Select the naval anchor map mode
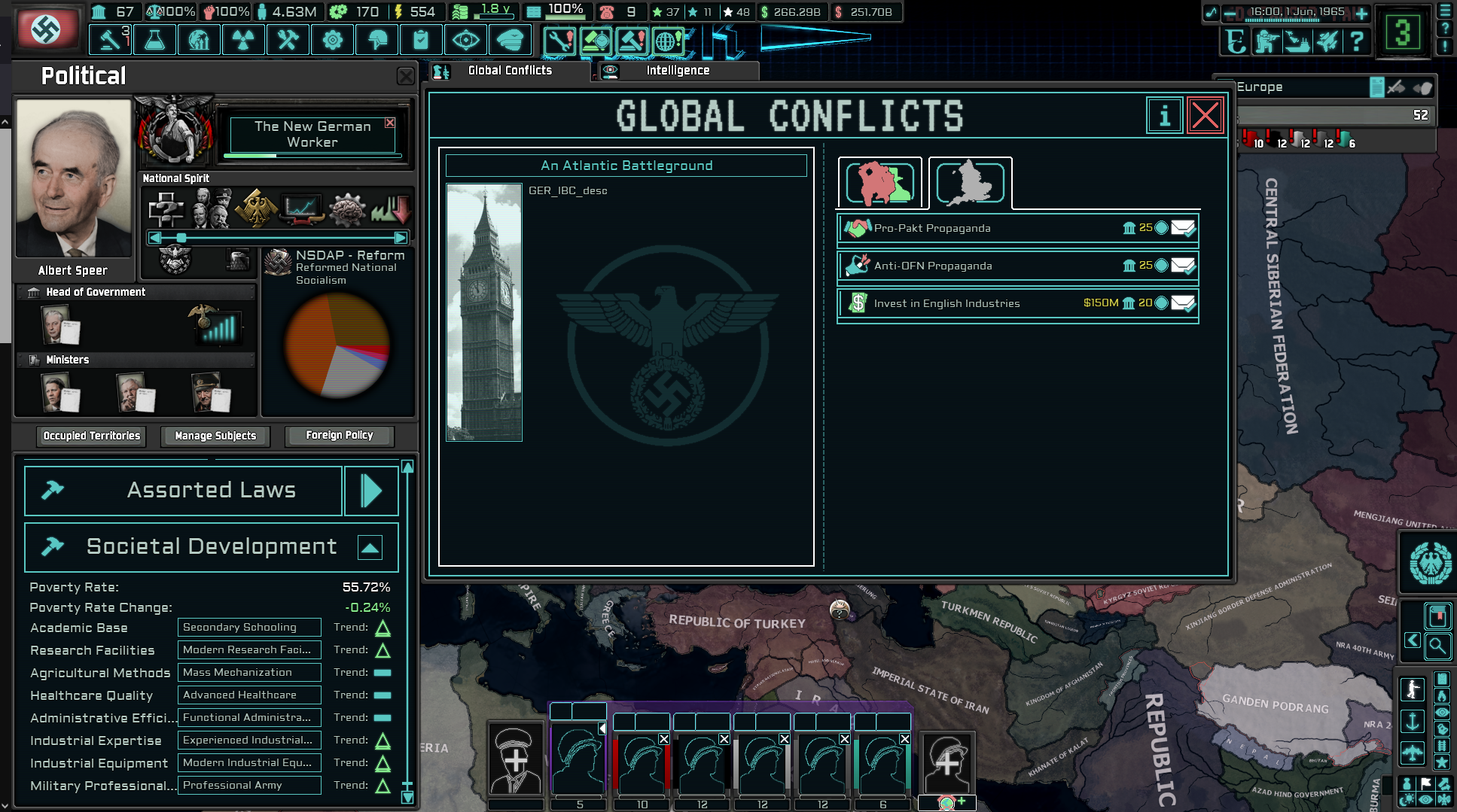1457x812 pixels. pyautogui.click(x=1413, y=720)
